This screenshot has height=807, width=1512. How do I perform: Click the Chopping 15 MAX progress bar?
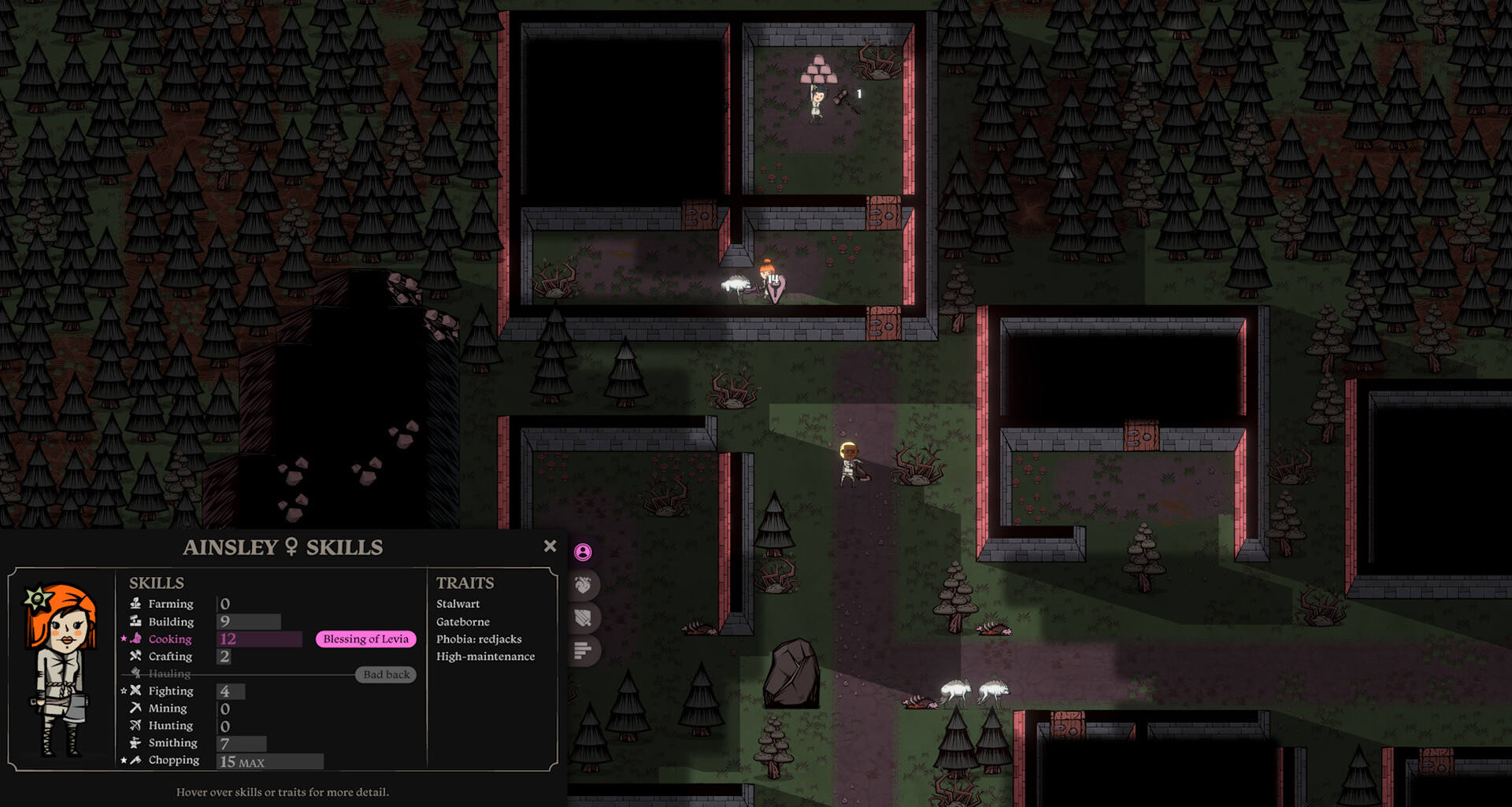pos(269,761)
